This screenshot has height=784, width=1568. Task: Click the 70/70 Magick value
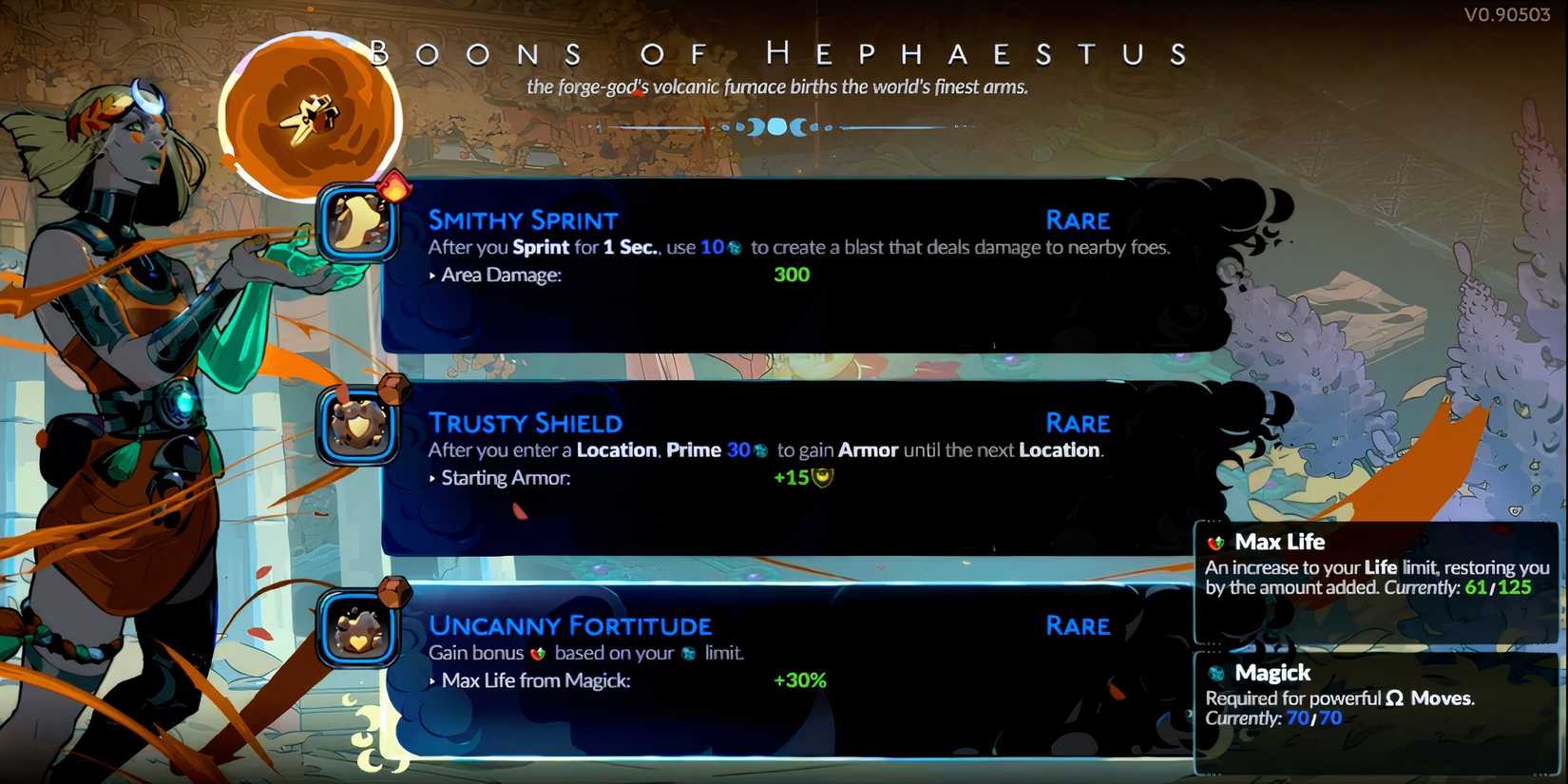click(1314, 718)
